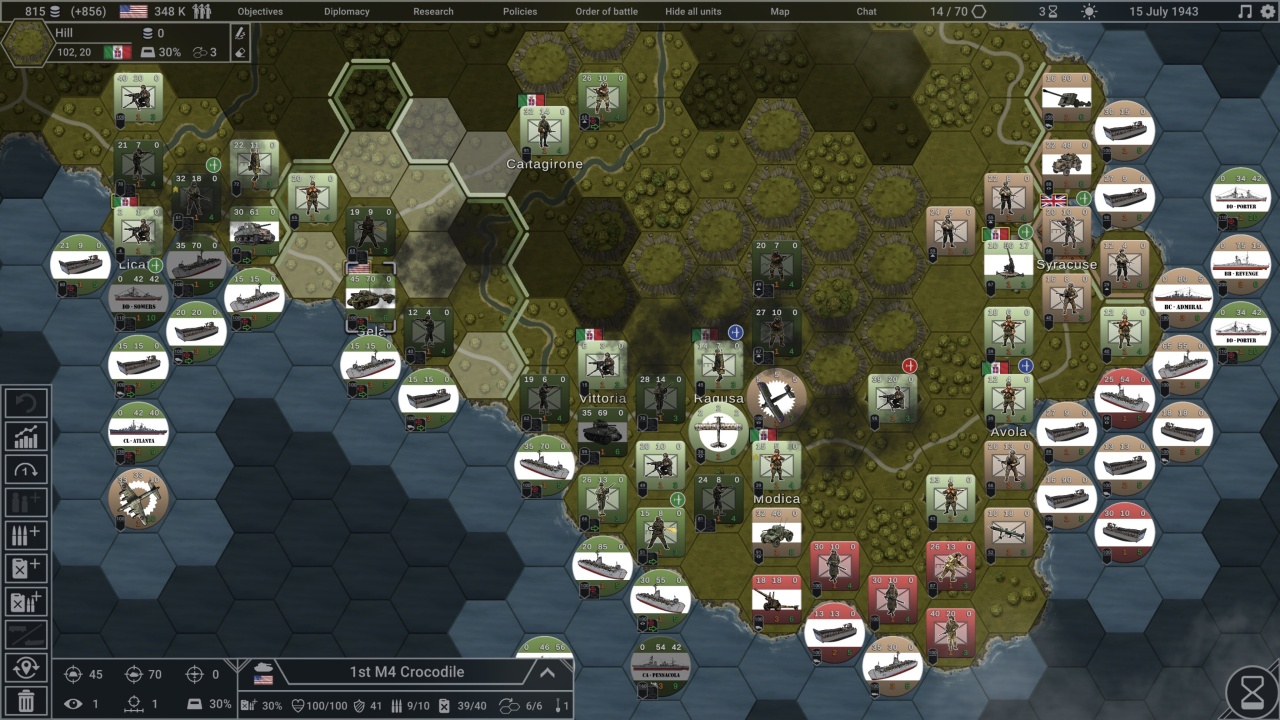Open the Map view
Viewport: 1280px width, 720px height.
[x=780, y=12]
